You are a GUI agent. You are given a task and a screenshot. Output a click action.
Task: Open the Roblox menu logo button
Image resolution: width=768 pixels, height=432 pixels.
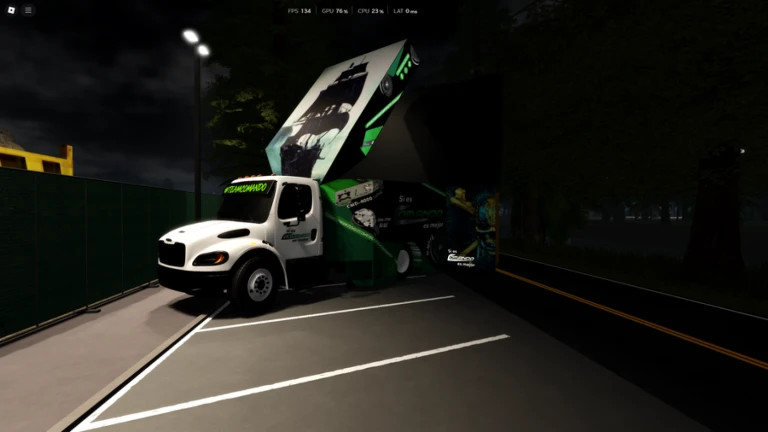click(x=9, y=10)
